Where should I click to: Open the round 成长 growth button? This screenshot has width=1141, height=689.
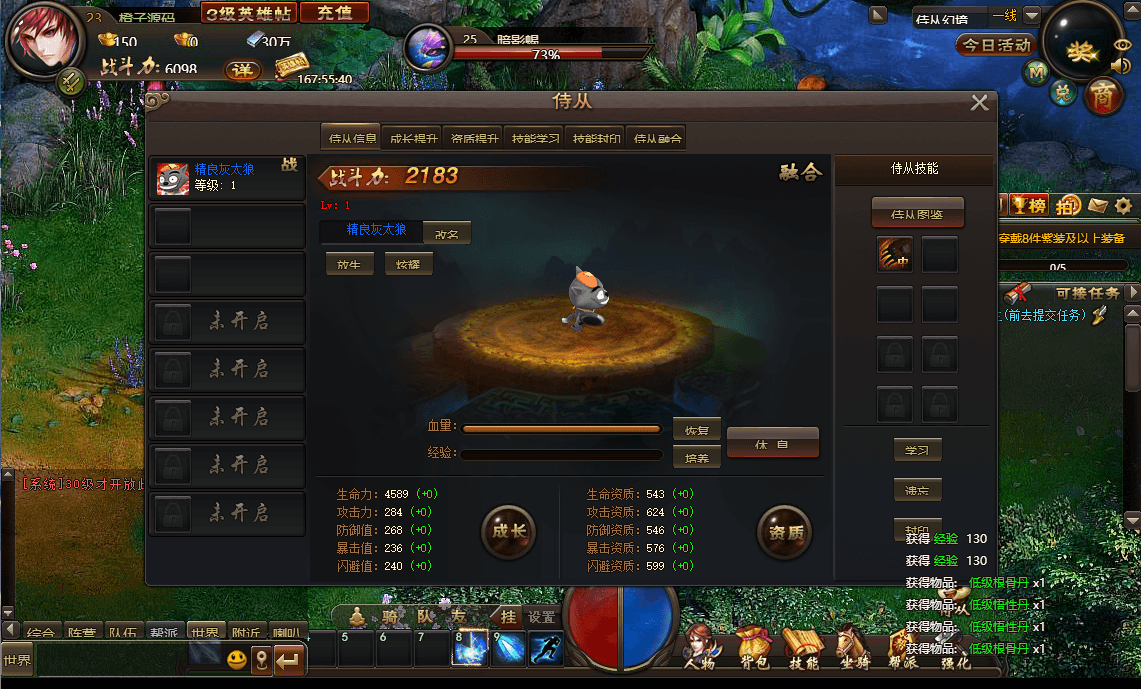tap(508, 531)
